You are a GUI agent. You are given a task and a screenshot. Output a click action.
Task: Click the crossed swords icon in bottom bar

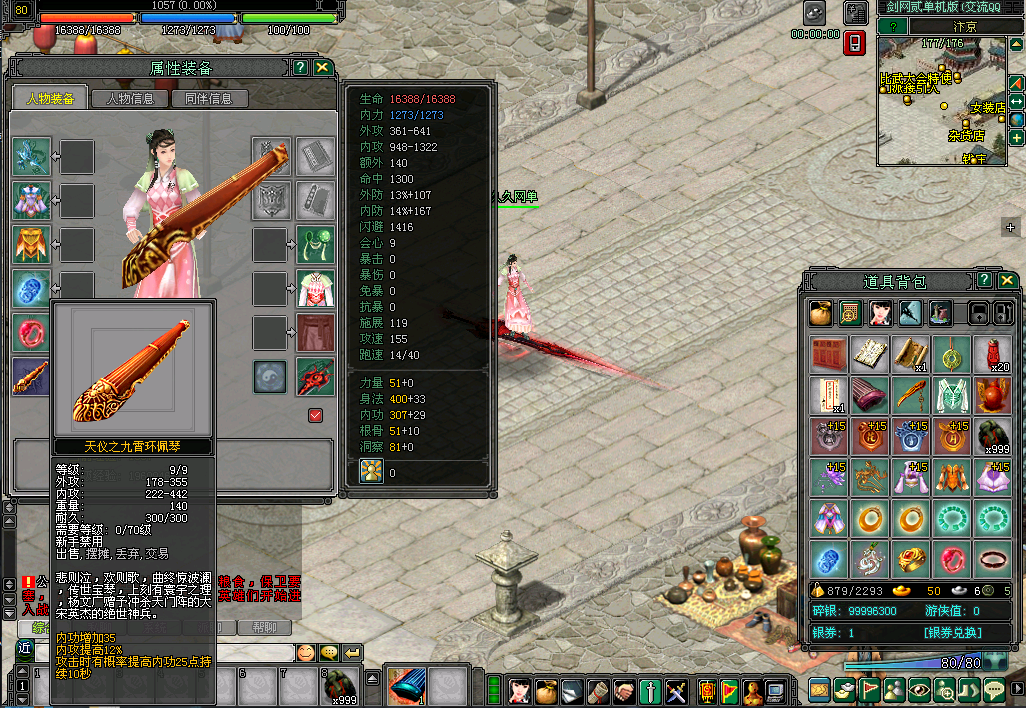click(676, 690)
